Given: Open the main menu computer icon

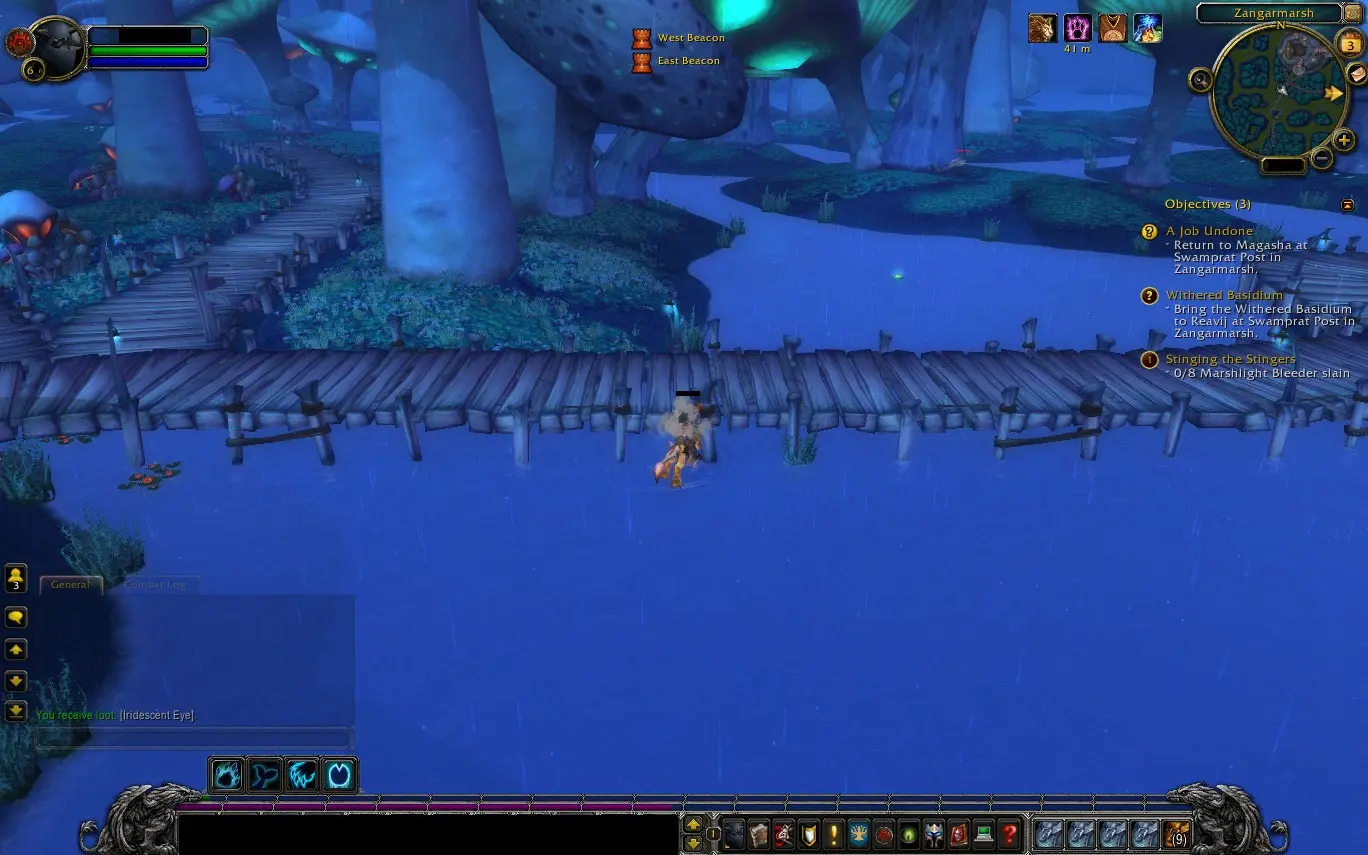Looking at the screenshot, I should pos(984,833).
